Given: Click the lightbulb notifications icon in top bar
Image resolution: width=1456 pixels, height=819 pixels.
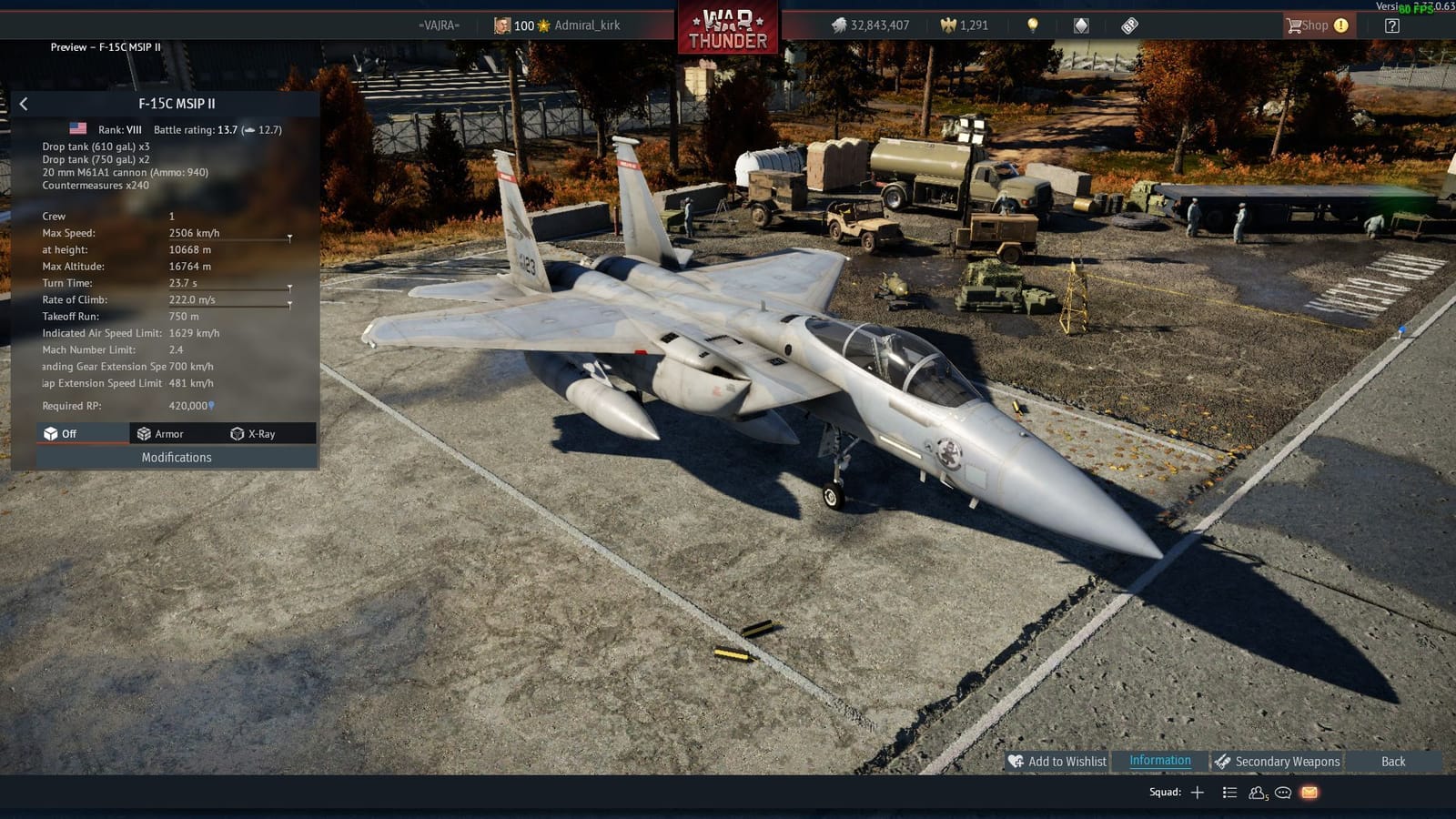Looking at the screenshot, I should pos(1033,25).
